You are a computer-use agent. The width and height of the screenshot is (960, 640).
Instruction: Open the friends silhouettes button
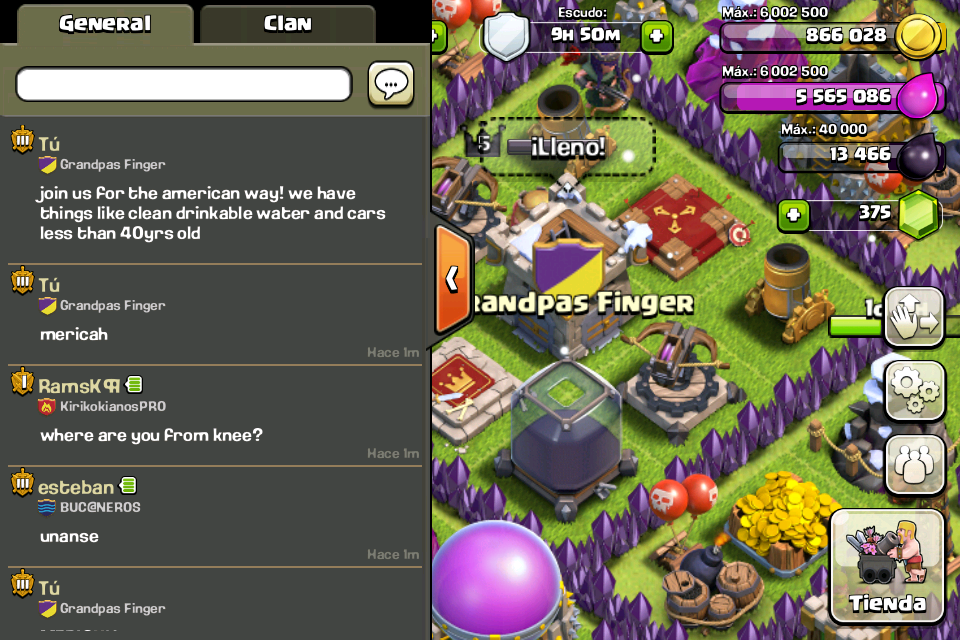915,464
